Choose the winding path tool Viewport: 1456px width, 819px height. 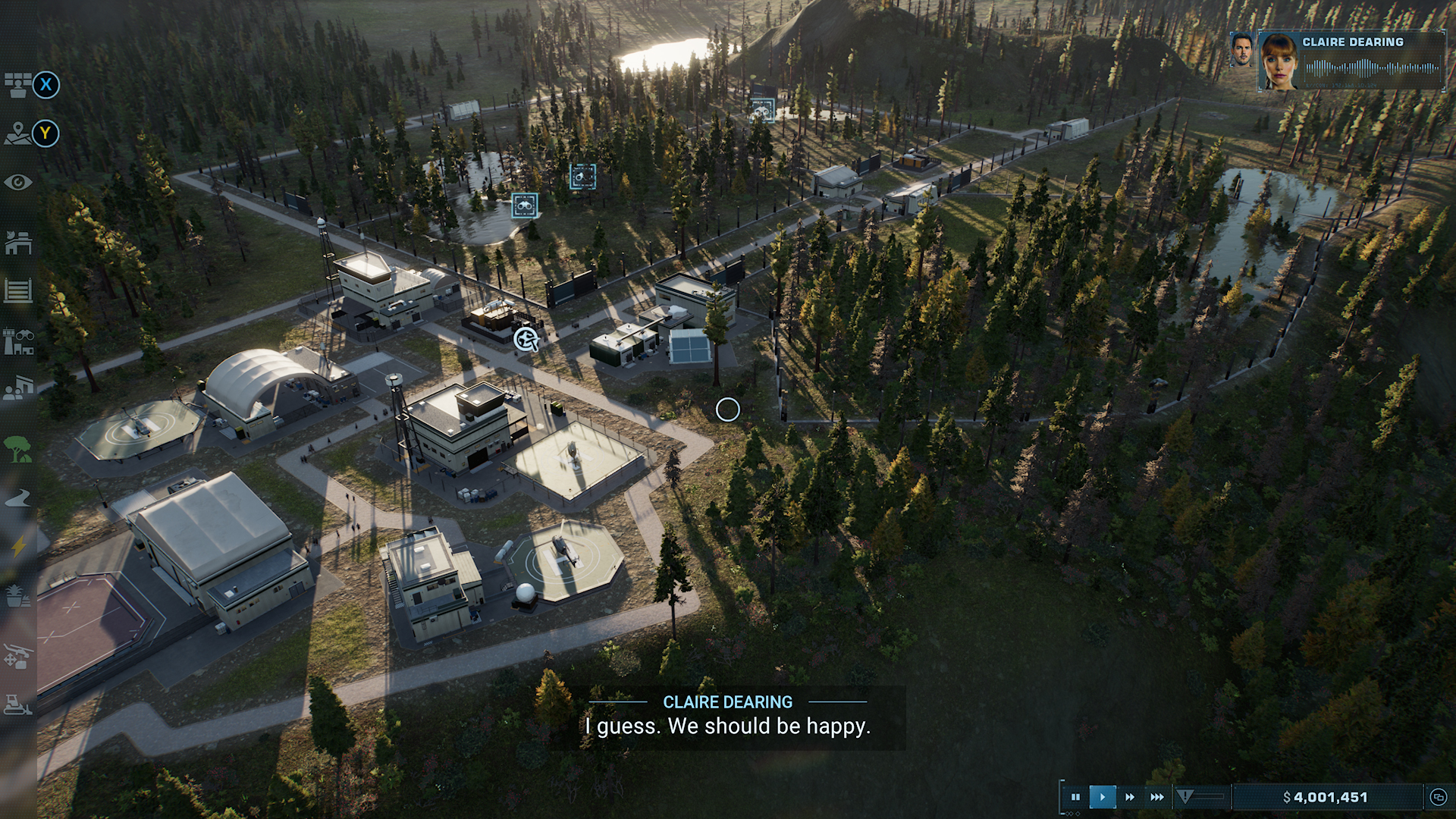click(x=18, y=497)
